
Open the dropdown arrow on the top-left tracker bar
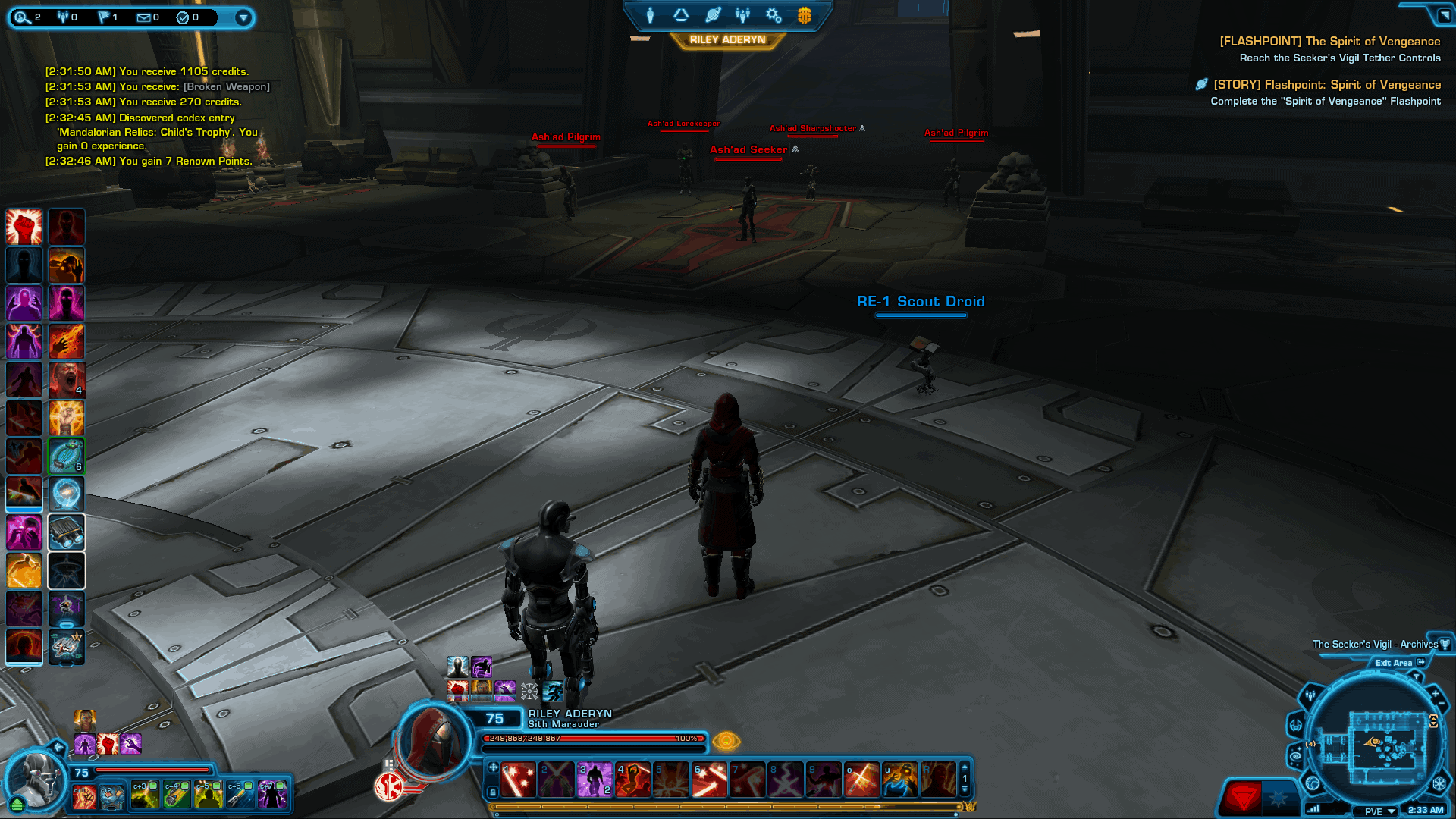point(243,19)
